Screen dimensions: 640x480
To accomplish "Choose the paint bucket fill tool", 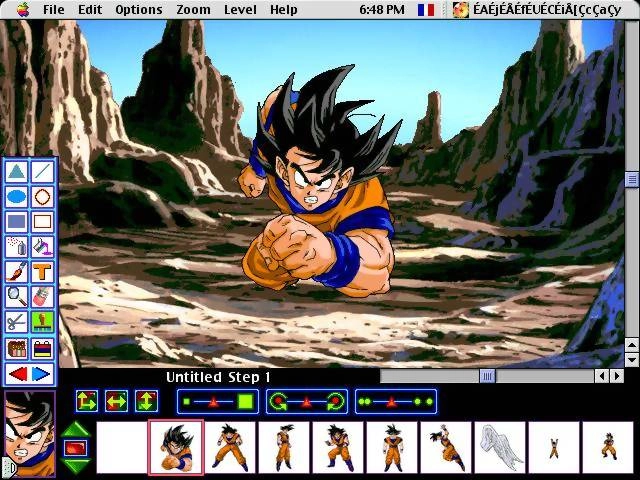I will pos(42,246).
